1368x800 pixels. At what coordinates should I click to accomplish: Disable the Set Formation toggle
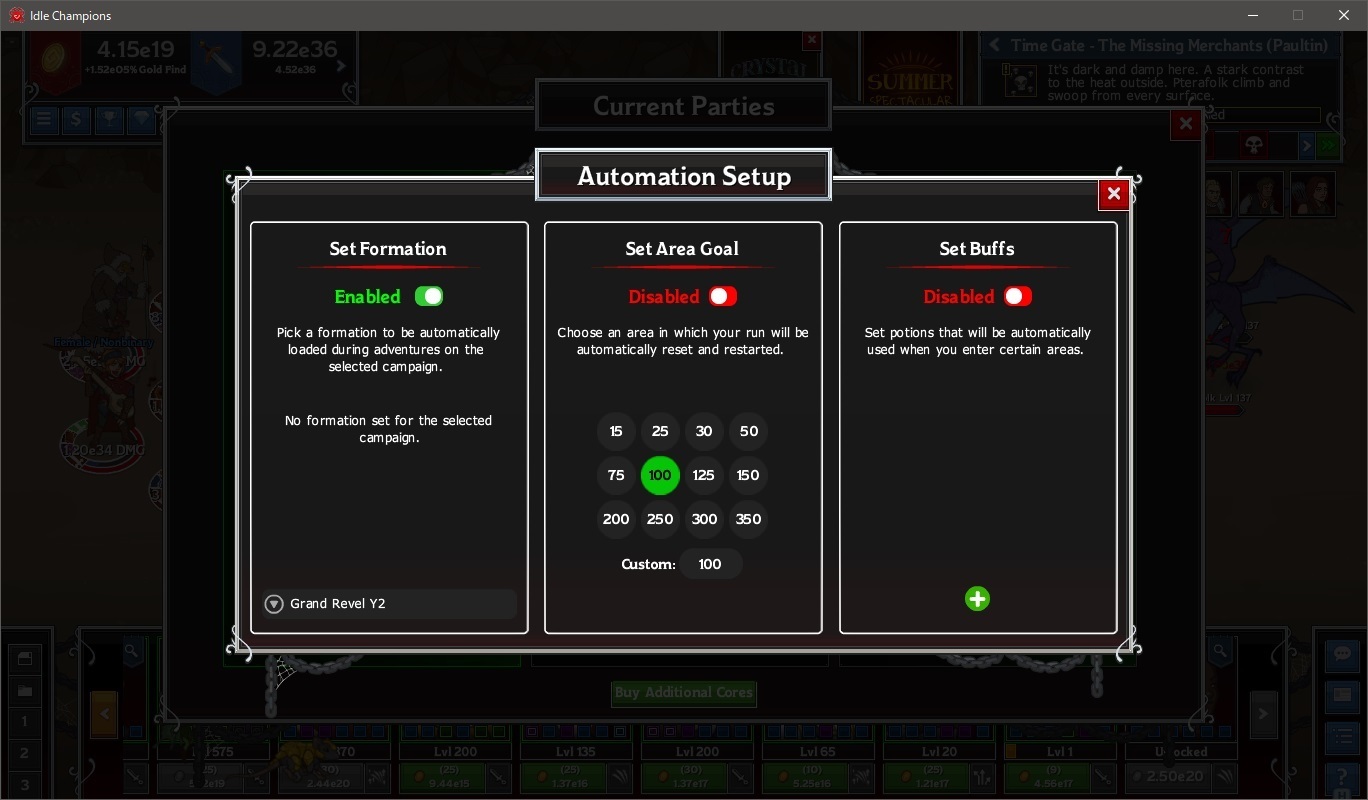coord(430,296)
